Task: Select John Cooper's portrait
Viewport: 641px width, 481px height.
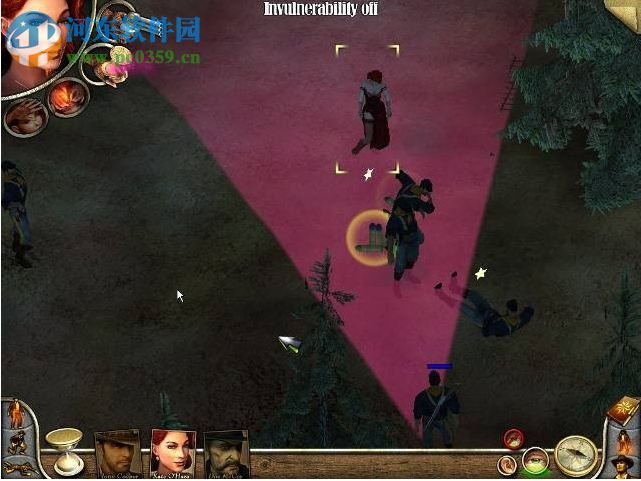Action: (118, 454)
